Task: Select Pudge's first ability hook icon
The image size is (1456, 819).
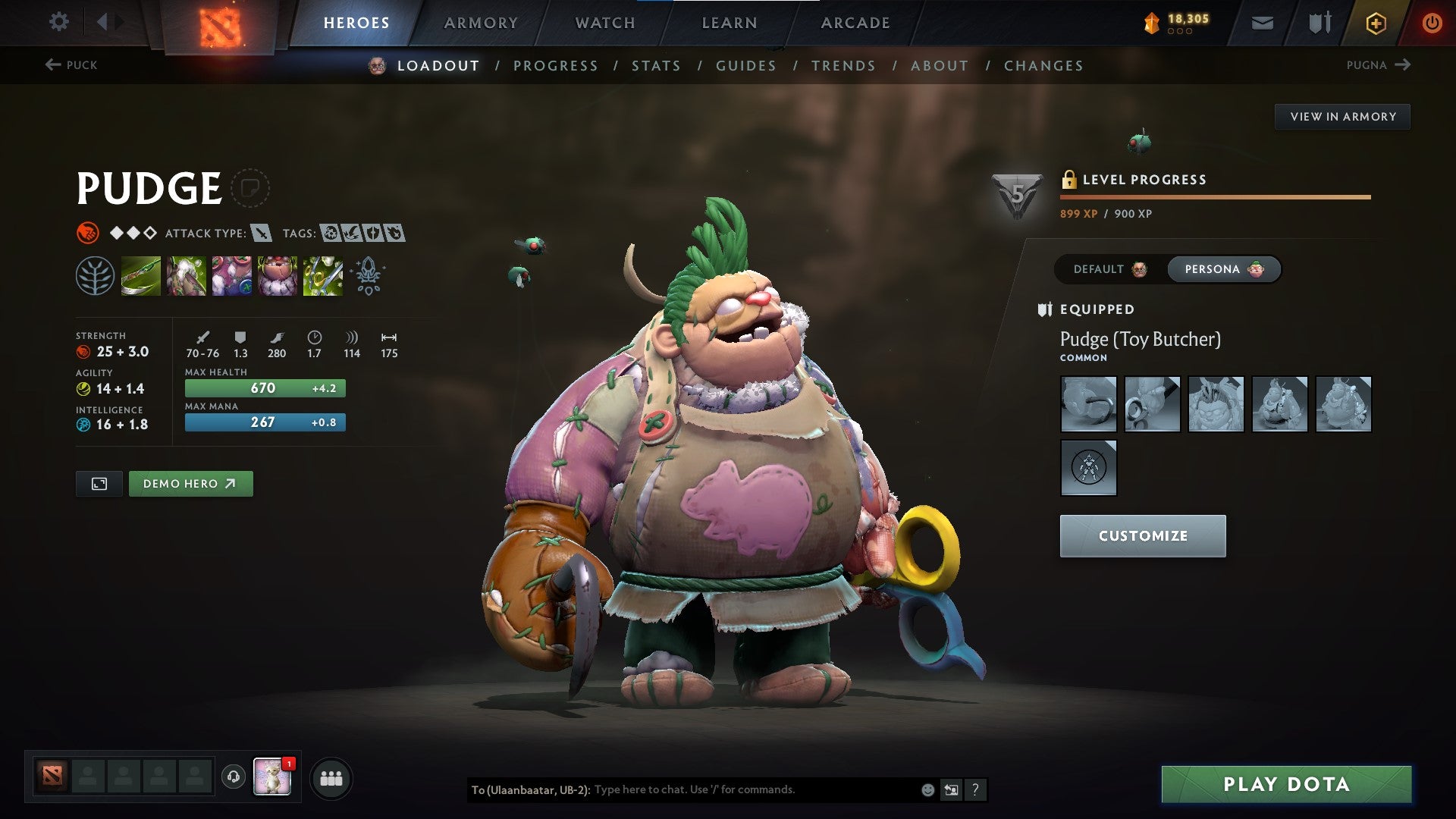Action: coord(141,276)
